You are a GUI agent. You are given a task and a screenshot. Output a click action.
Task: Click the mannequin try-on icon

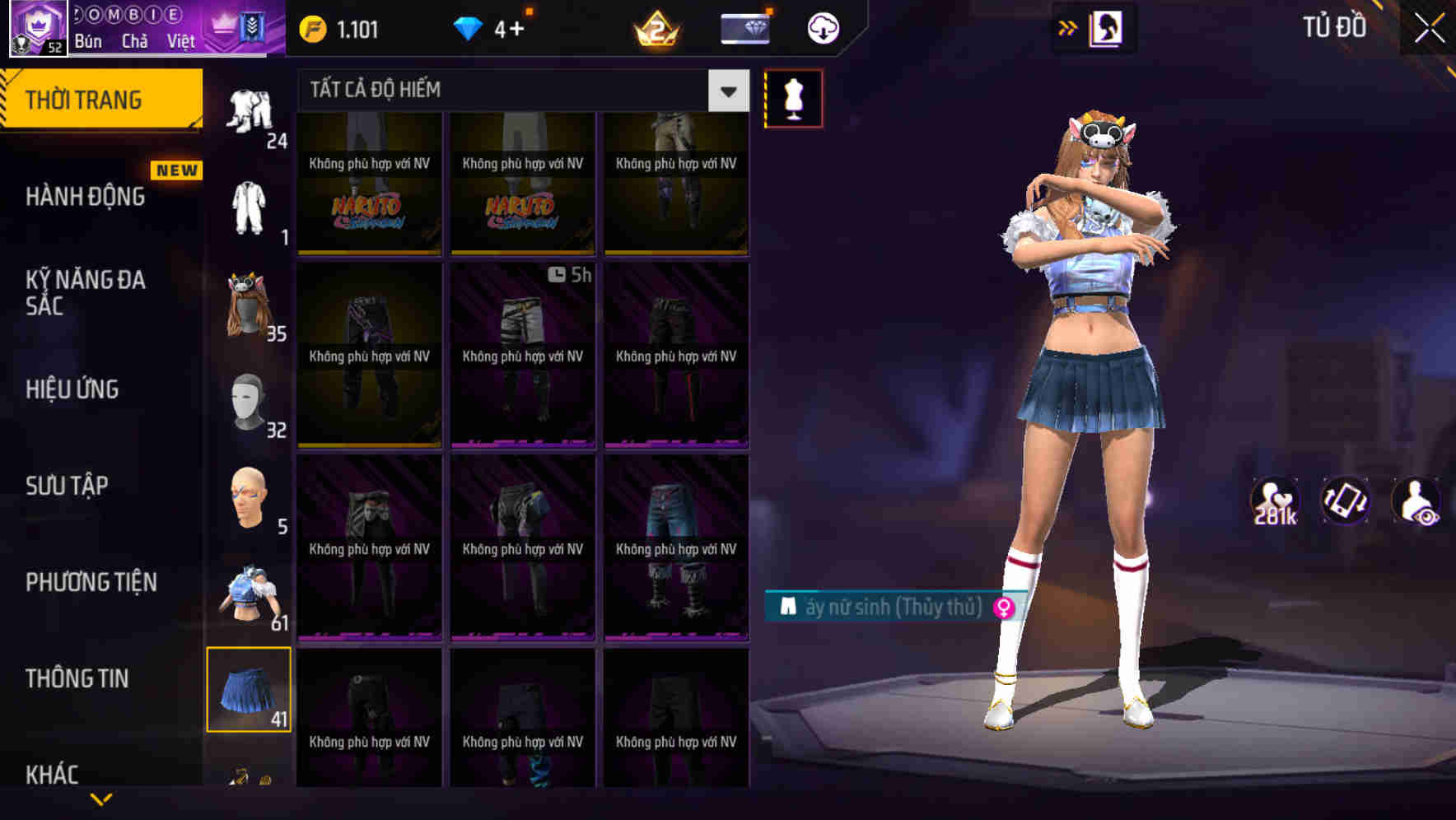(793, 97)
